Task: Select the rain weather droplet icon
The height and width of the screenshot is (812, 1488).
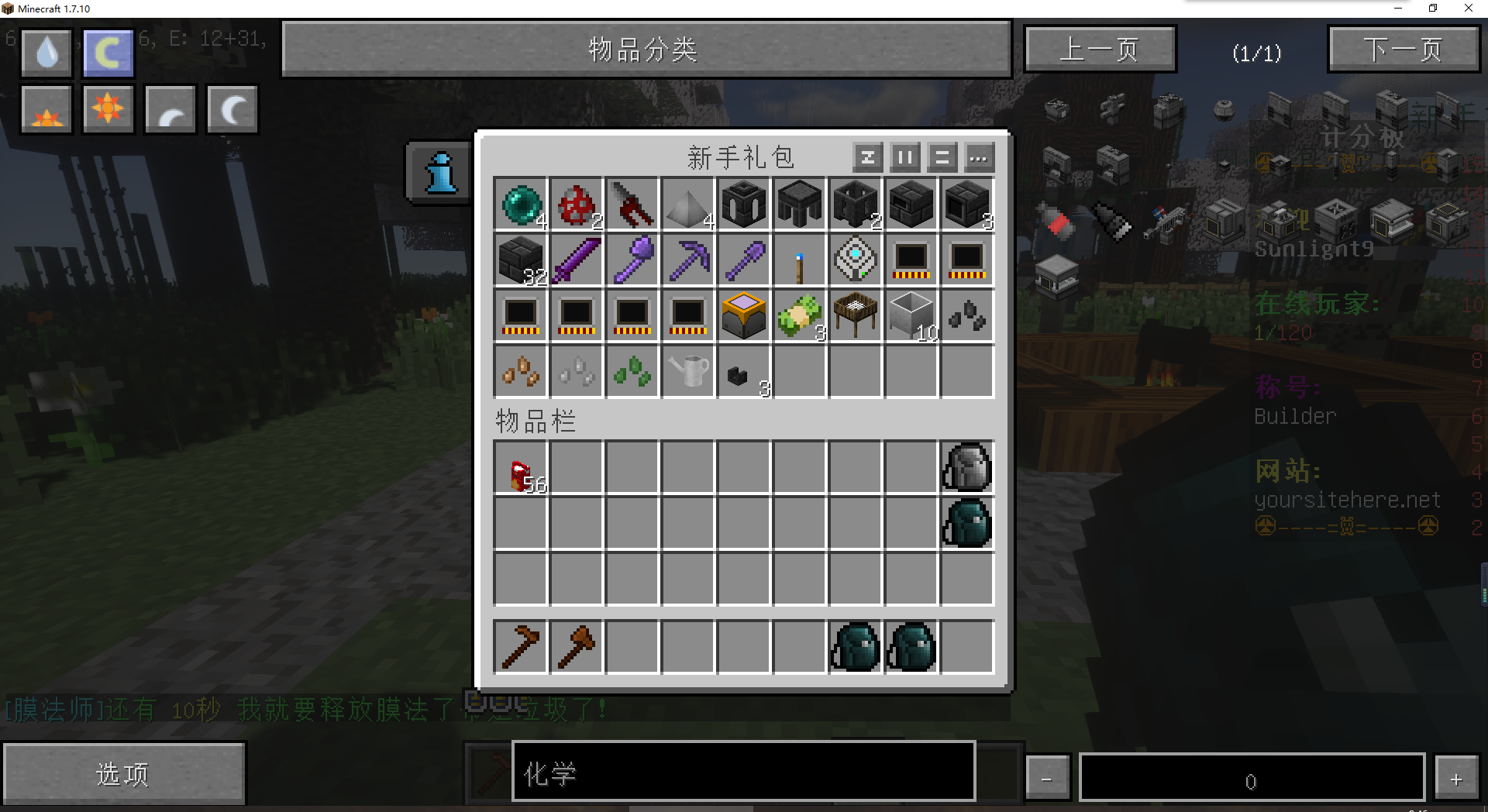Action: pyautogui.click(x=47, y=53)
